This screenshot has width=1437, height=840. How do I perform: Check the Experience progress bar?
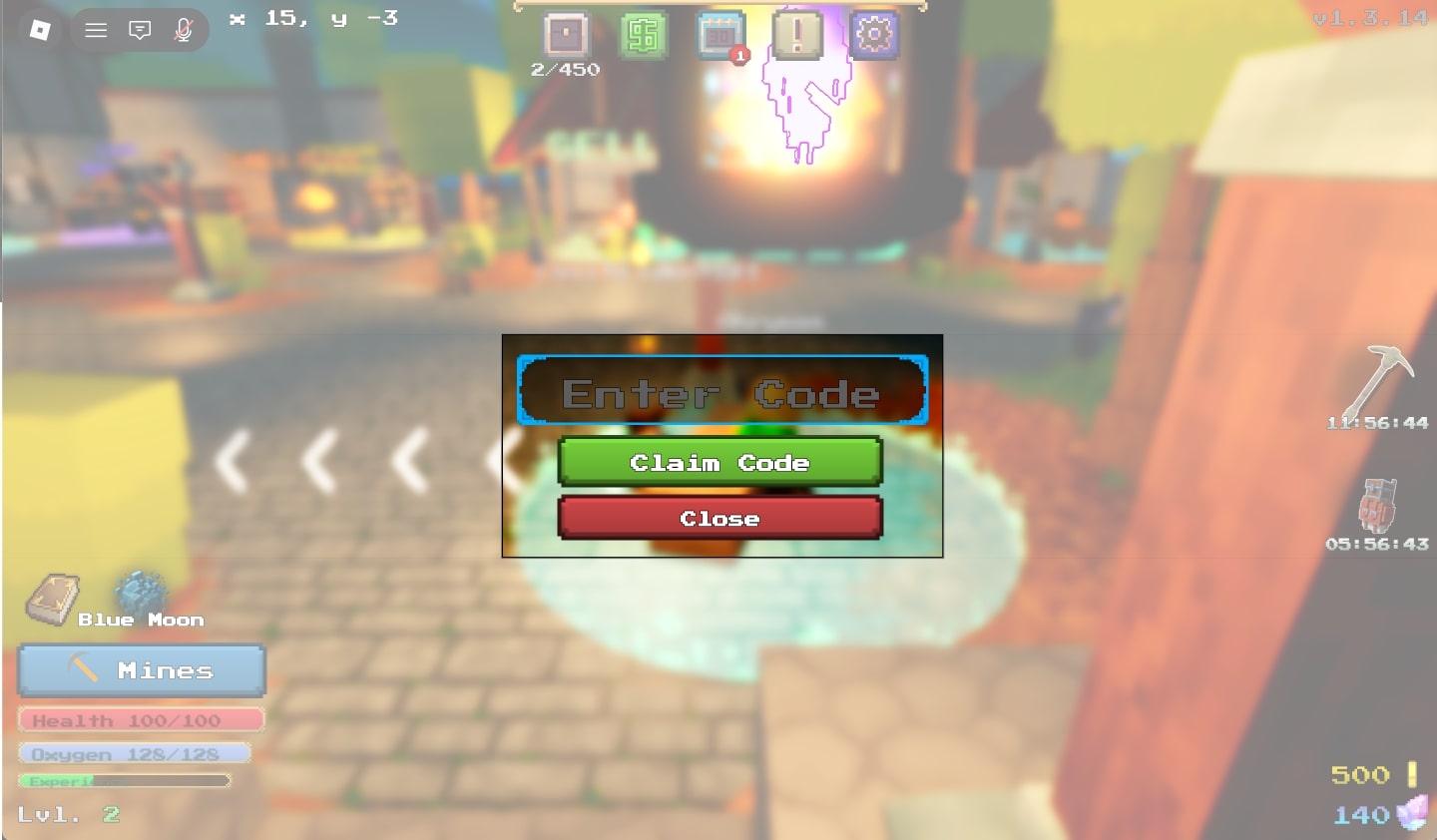[x=125, y=781]
